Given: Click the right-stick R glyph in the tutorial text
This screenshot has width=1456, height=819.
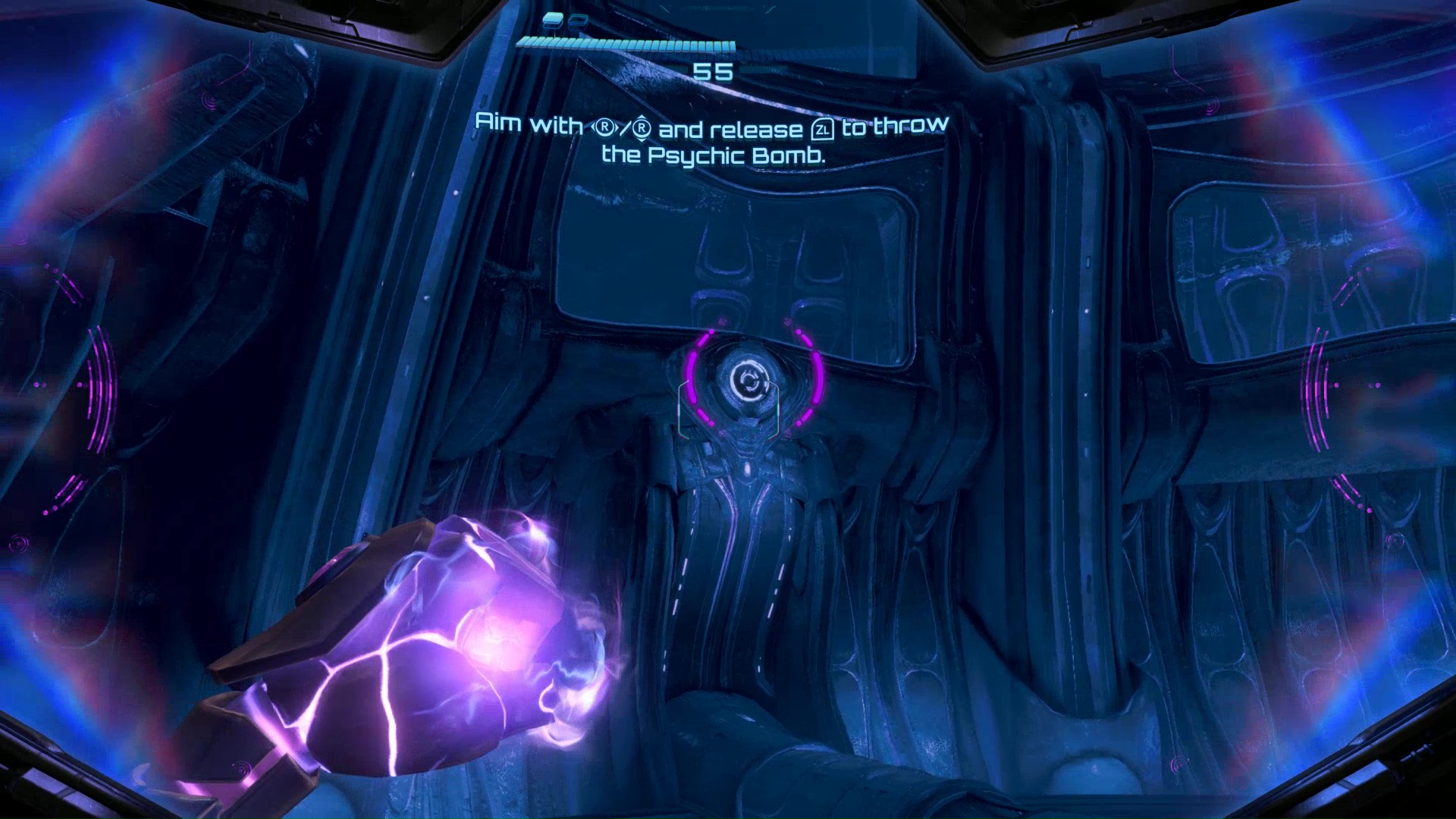Looking at the screenshot, I should 604,126.
